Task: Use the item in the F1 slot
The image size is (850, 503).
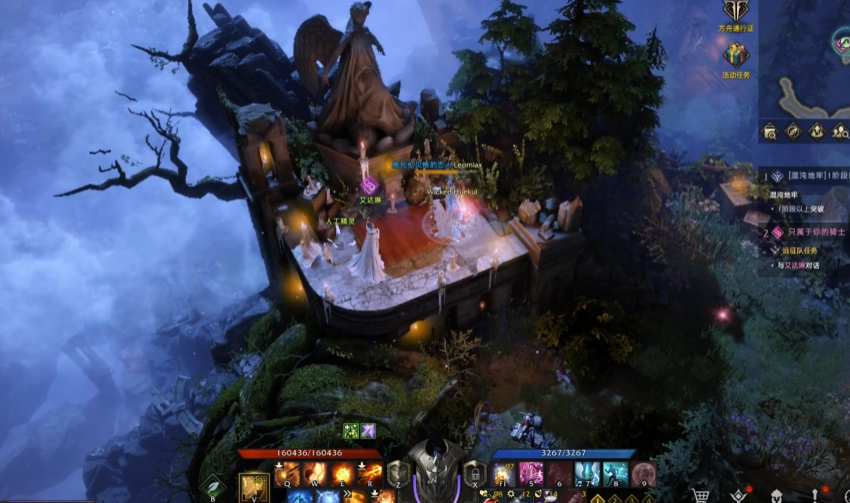Action: 502,474
